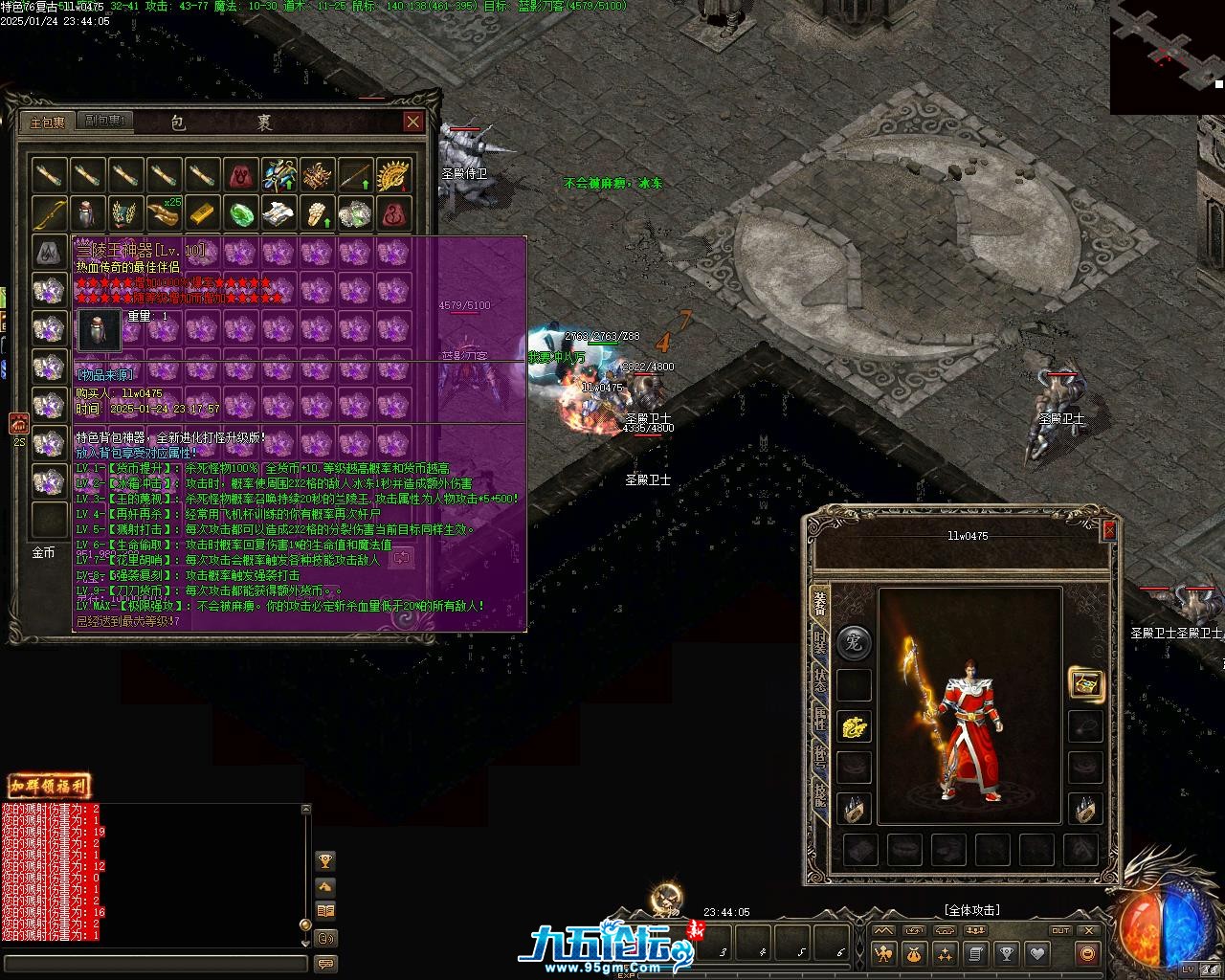Image resolution: width=1225 pixels, height=980 pixels.
Task: Select the grey rune stone slot
Action: (49, 253)
